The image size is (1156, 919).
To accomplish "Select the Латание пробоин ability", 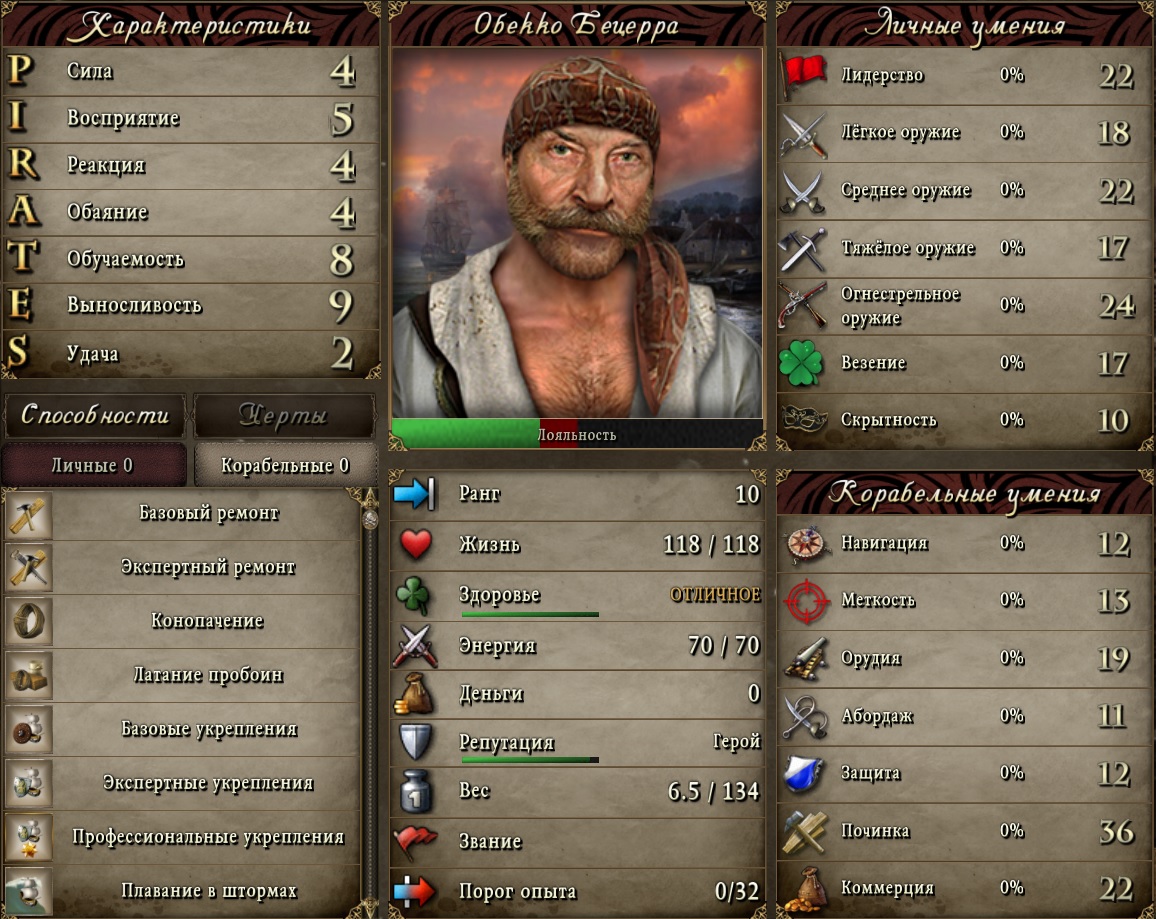I will point(208,675).
